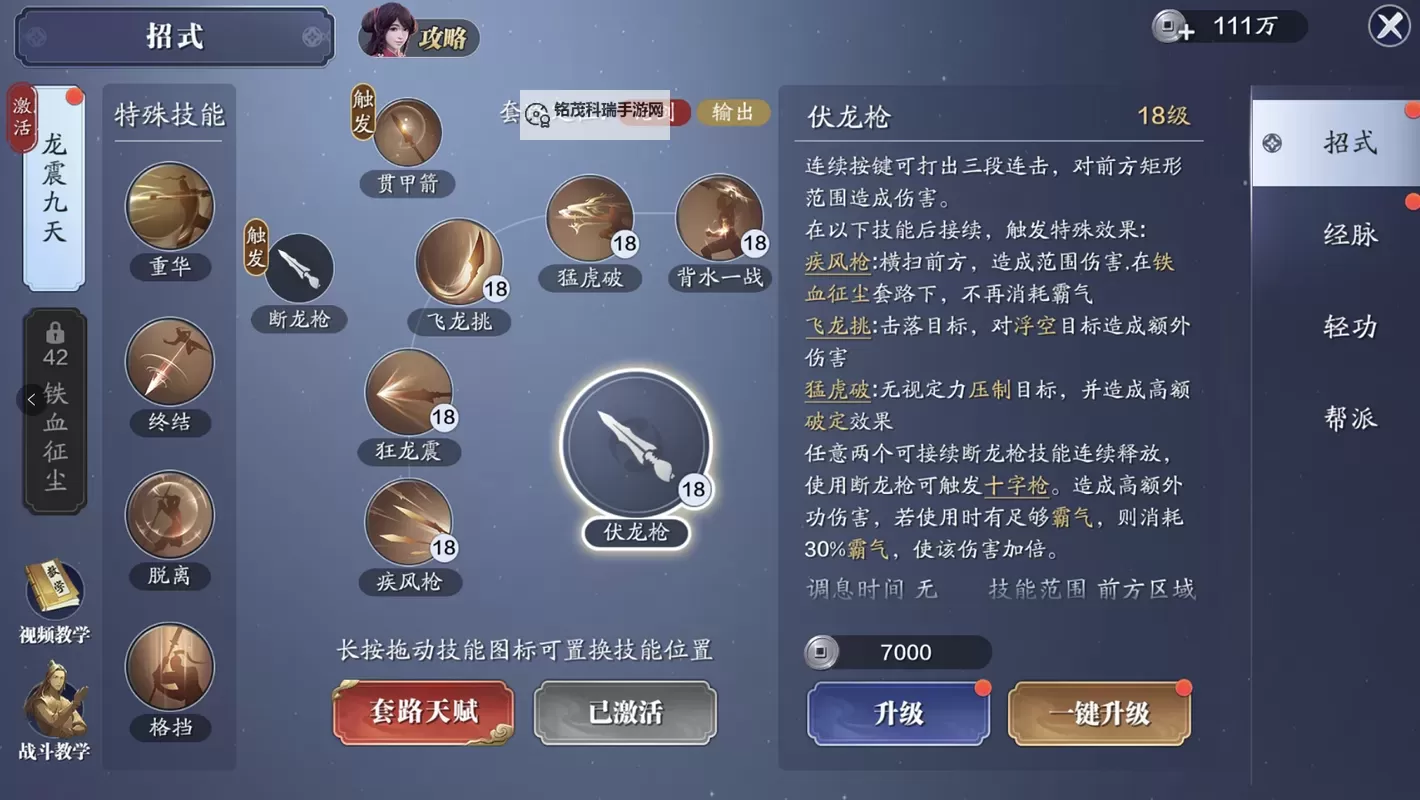This screenshot has height=800, width=1420.
Task: Click the 猛虎破 skill icon
Action: coord(590,218)
